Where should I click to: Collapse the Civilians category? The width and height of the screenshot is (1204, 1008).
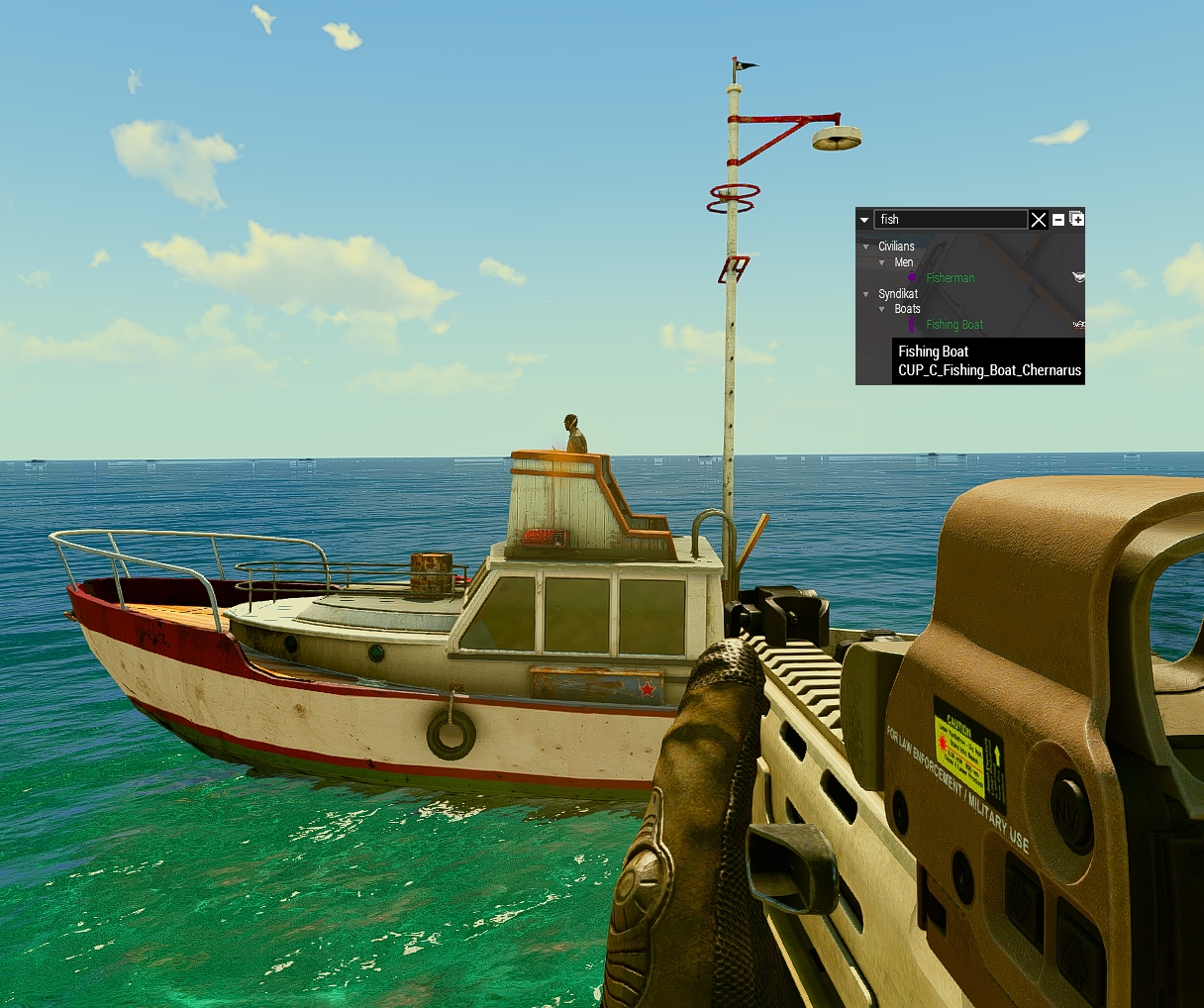tap(866, 247)
